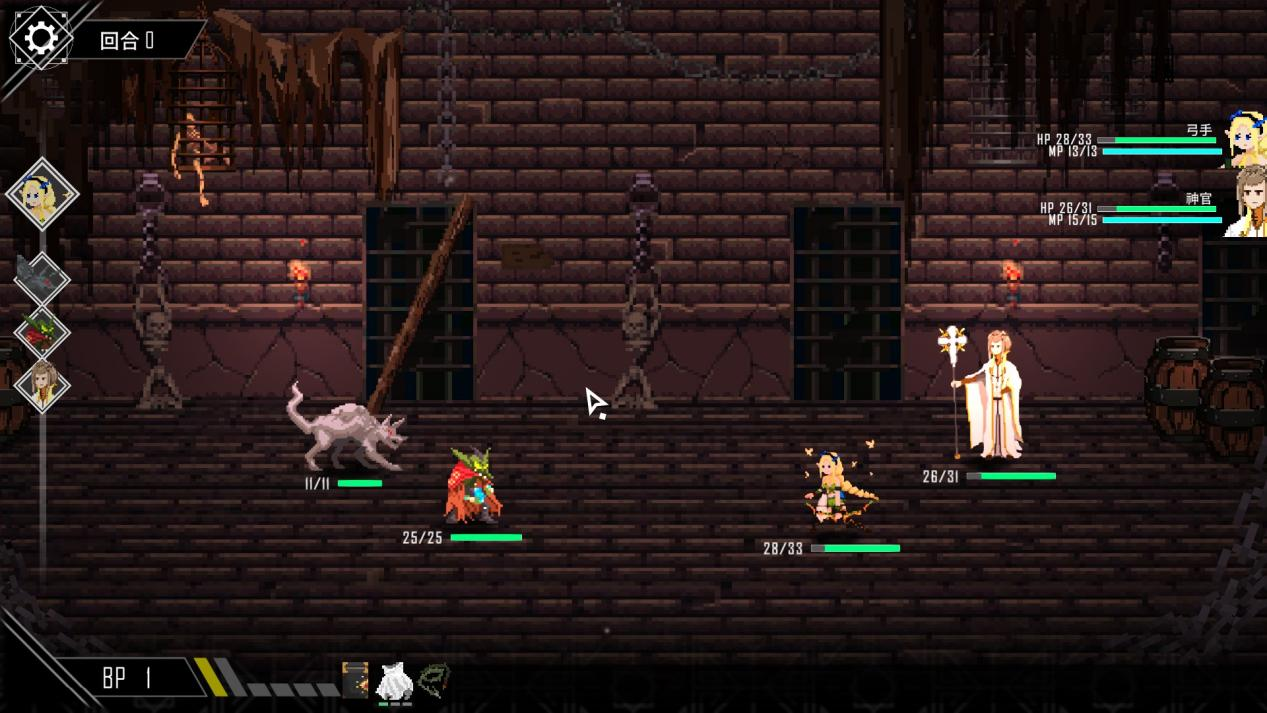Click the archer 弓手 party portrait

(1247, 140)
